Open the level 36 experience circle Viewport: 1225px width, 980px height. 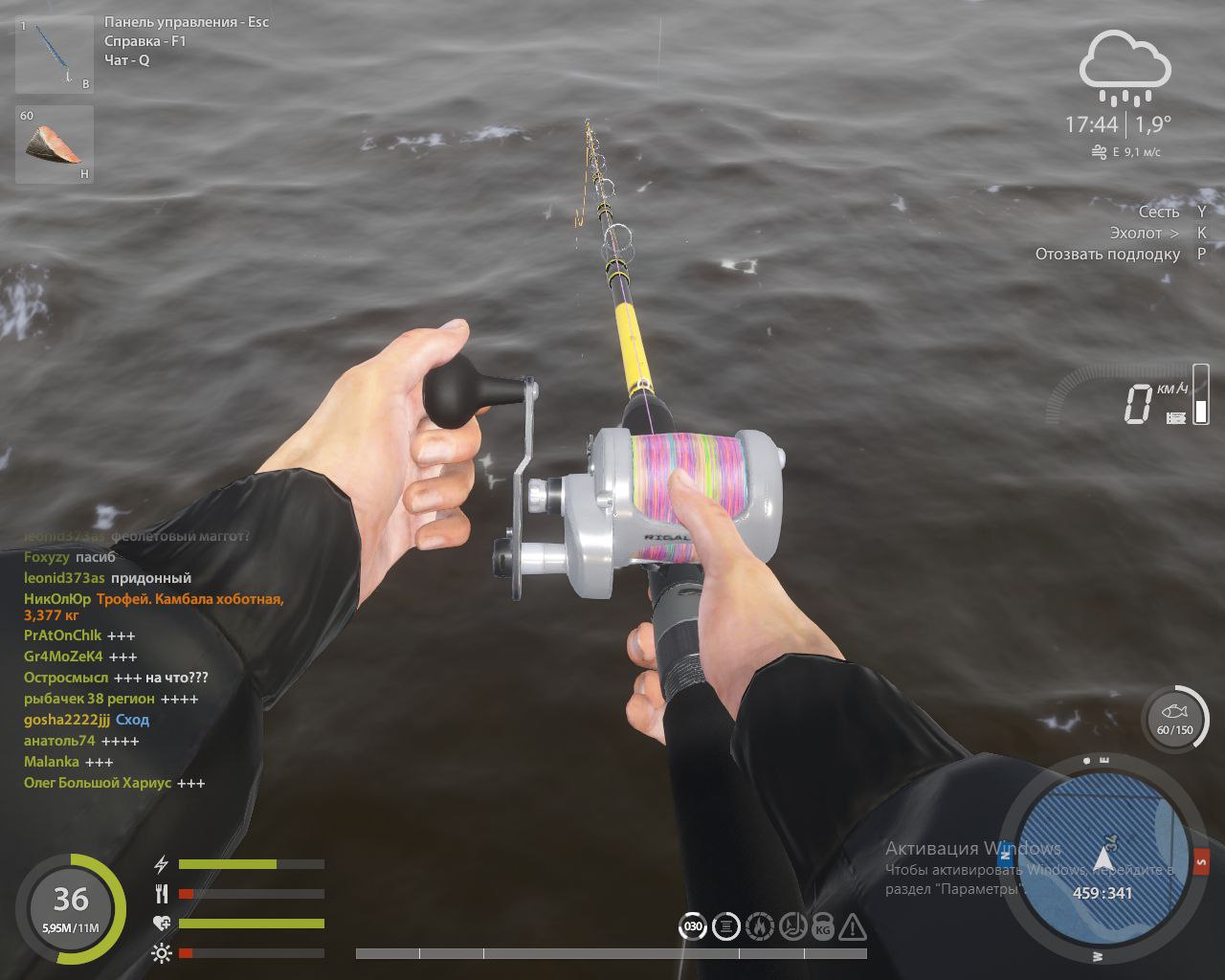[71, 907]
